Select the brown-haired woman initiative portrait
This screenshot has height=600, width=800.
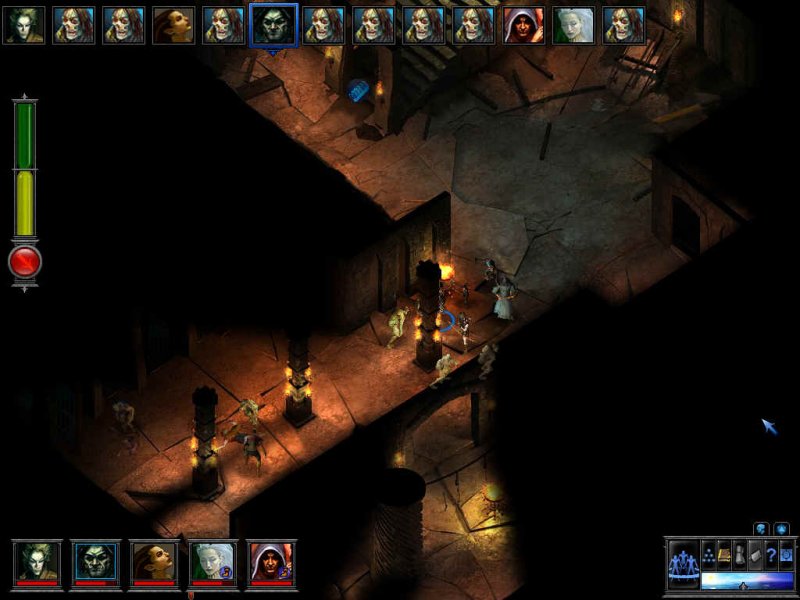pos(173,25)
